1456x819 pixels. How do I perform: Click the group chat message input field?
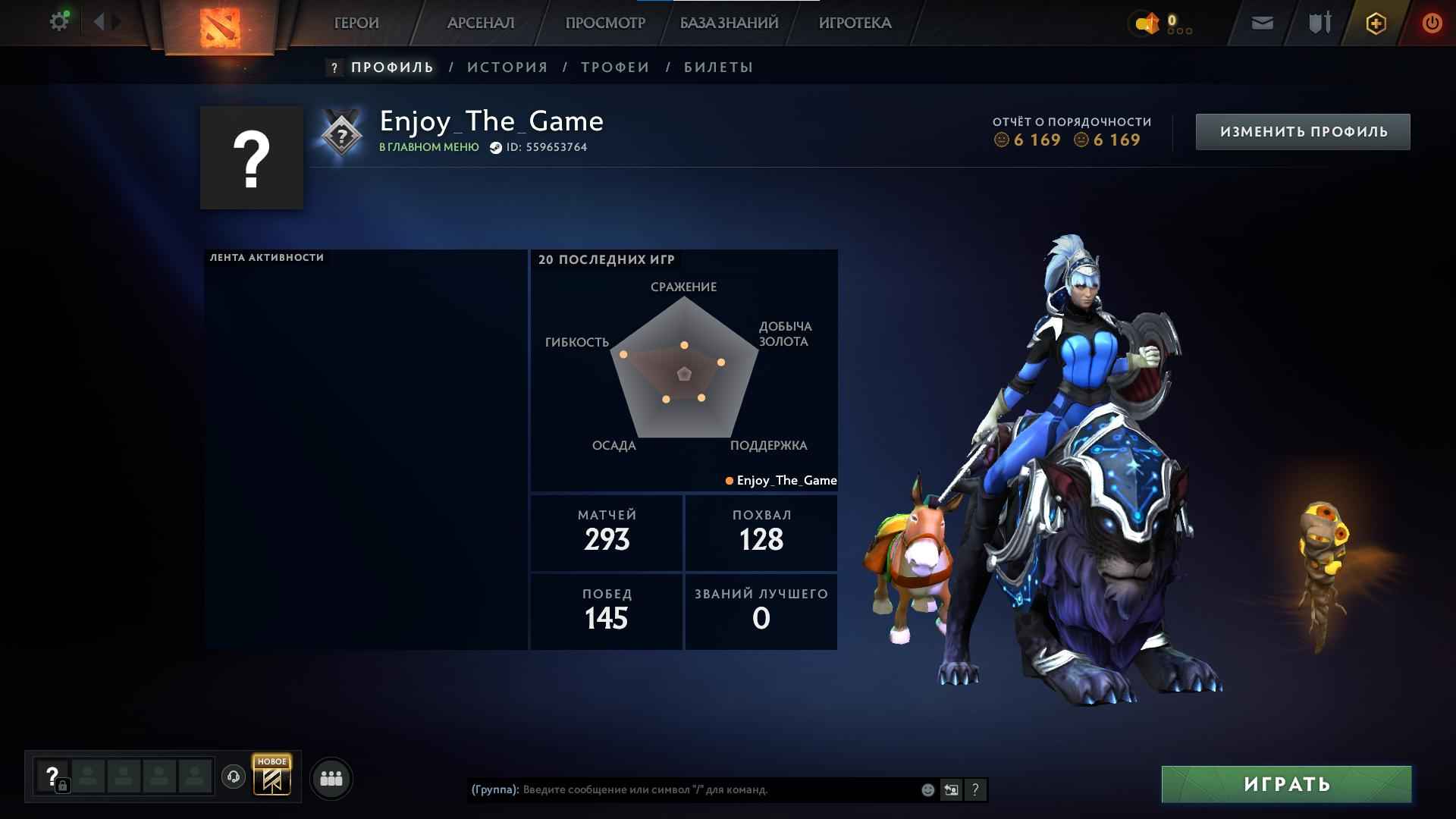(x=682, y=789)
